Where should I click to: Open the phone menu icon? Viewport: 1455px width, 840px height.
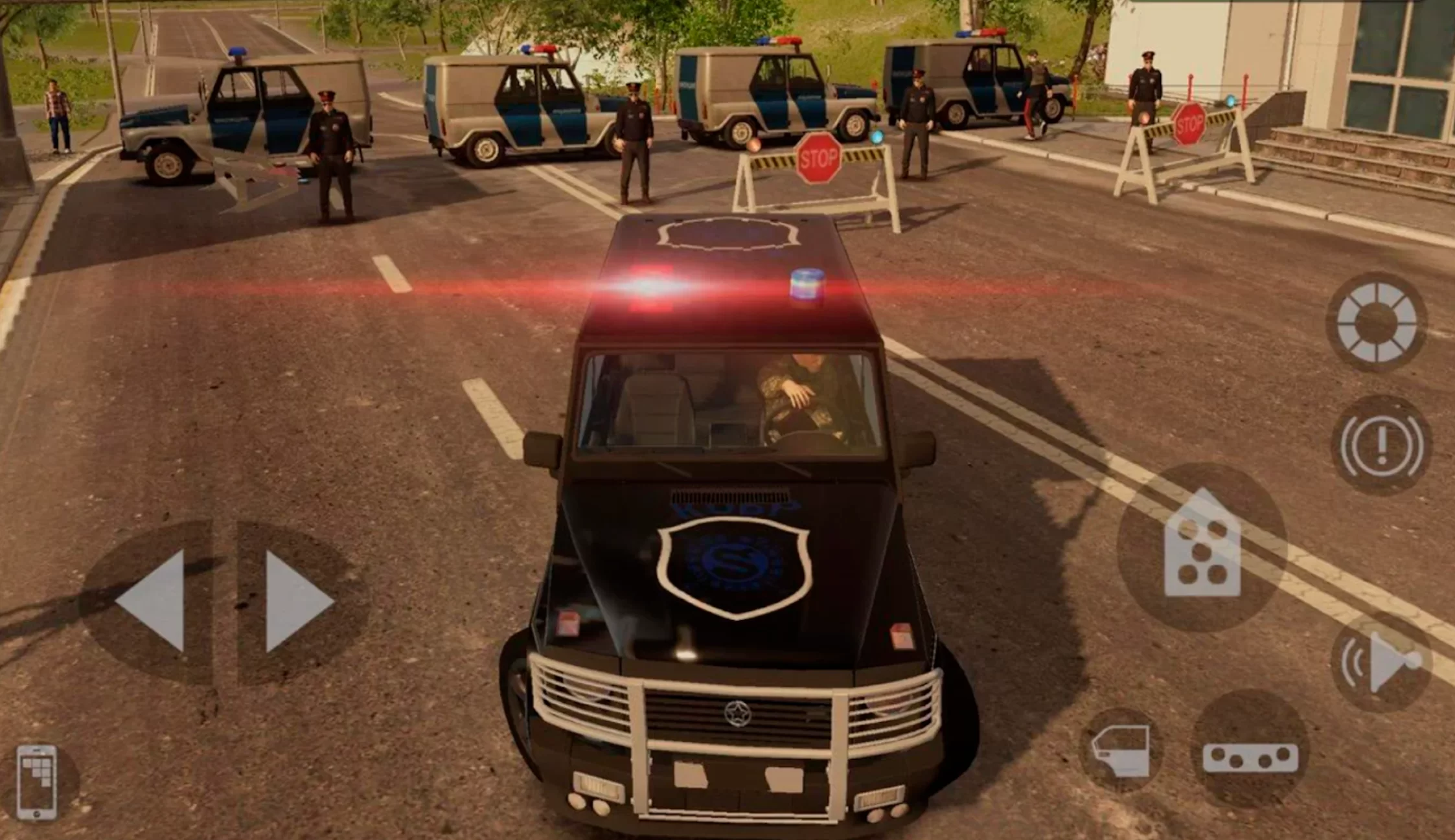coord(37,782)
